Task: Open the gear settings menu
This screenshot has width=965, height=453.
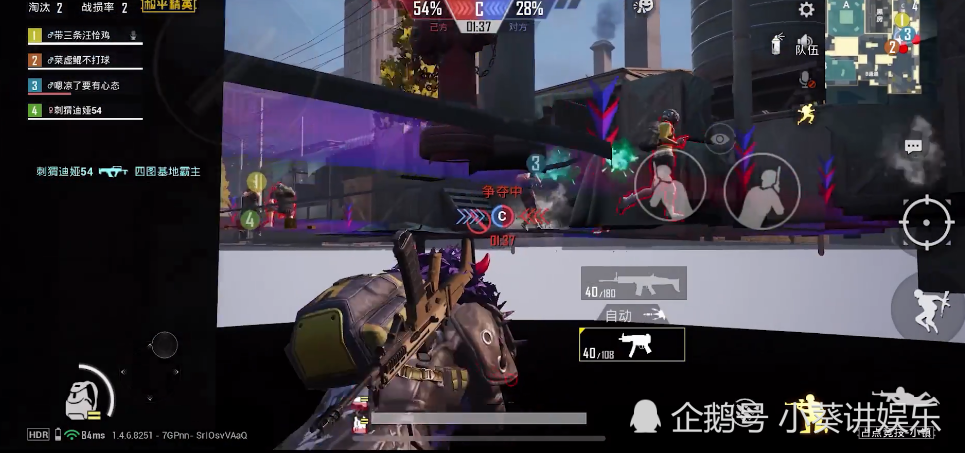Action: pyautogui.click(x=806, y=10)
